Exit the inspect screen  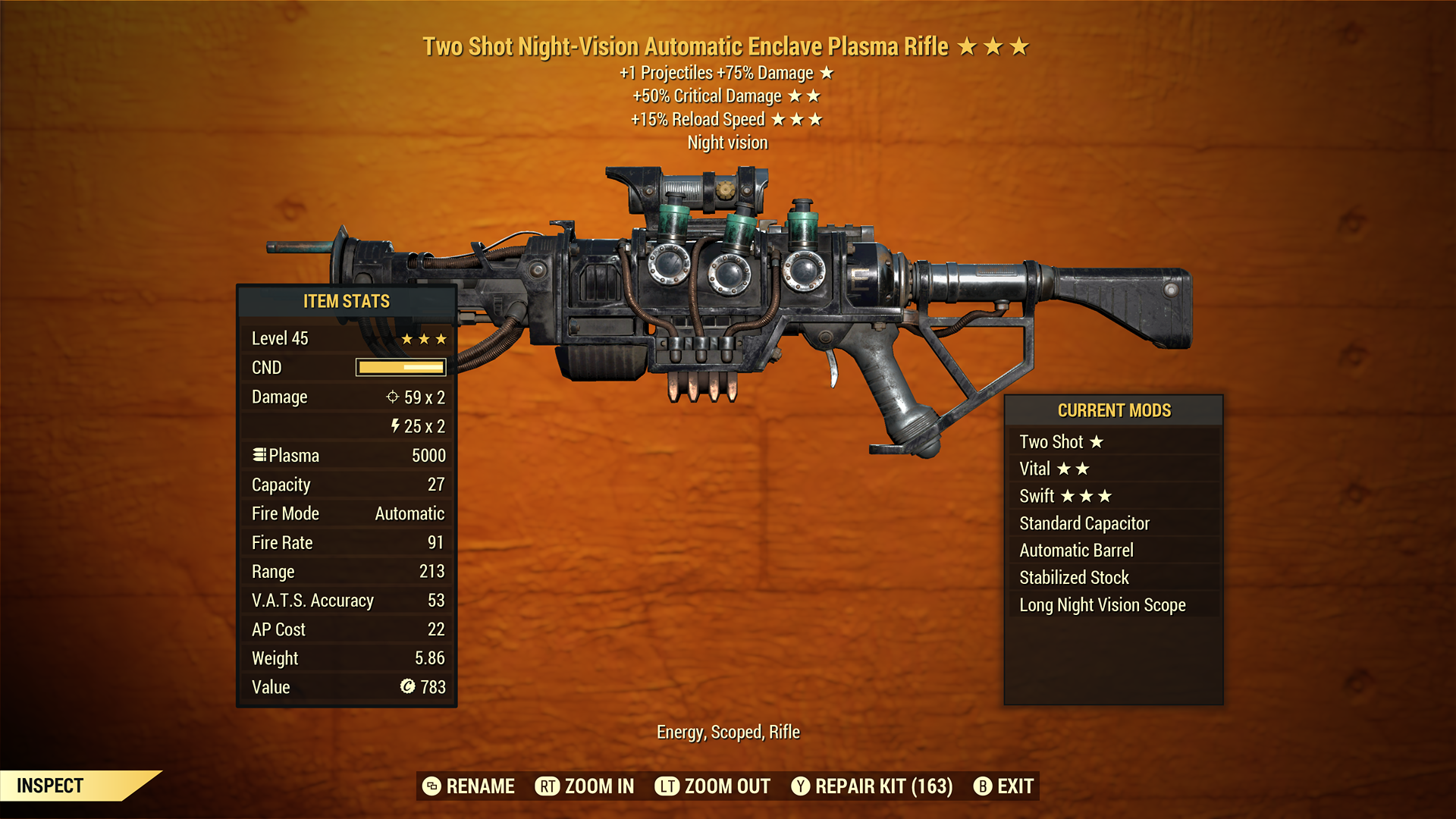[1003, 786]
